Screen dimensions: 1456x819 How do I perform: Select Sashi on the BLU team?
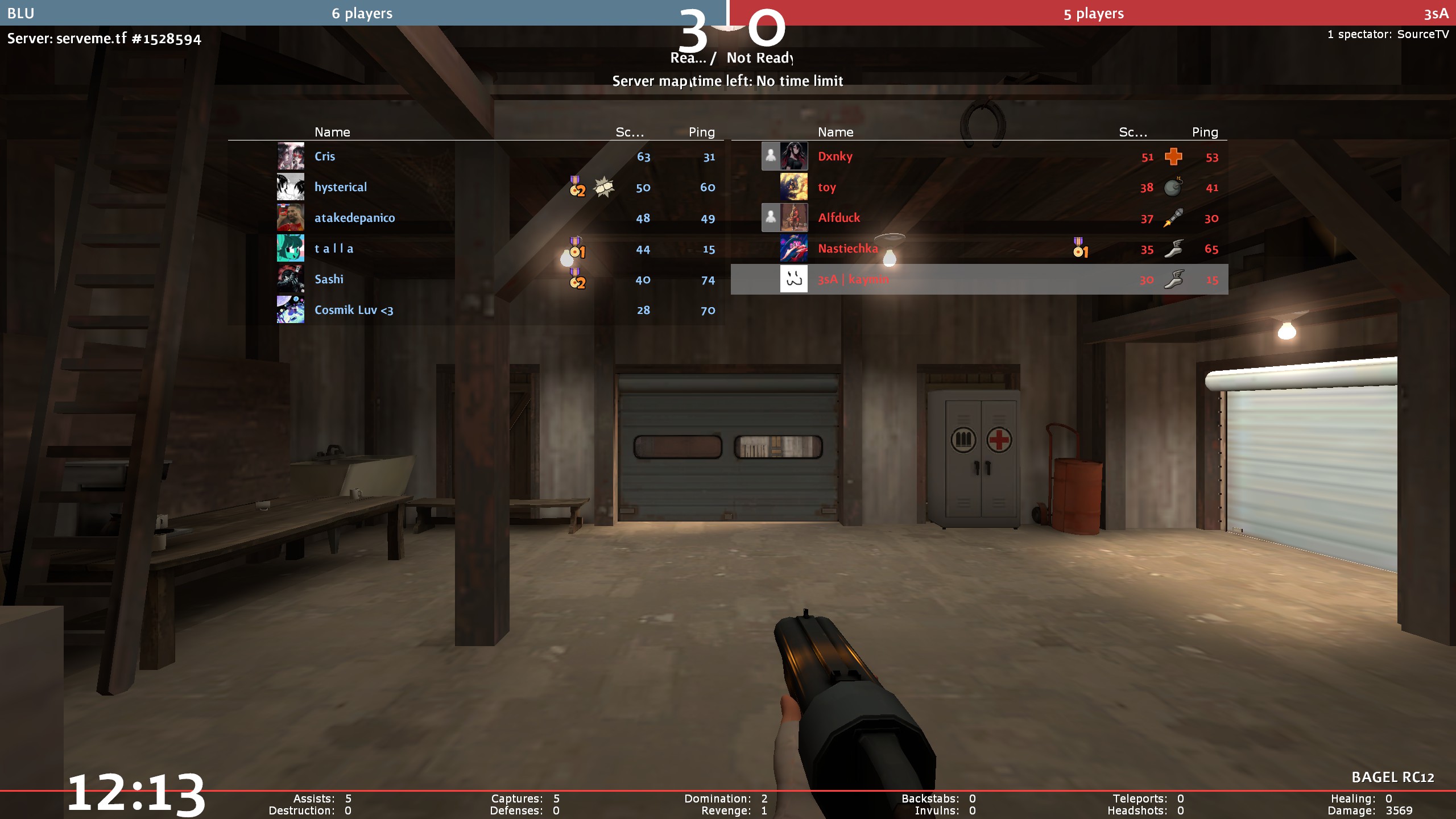pos(329,279)
